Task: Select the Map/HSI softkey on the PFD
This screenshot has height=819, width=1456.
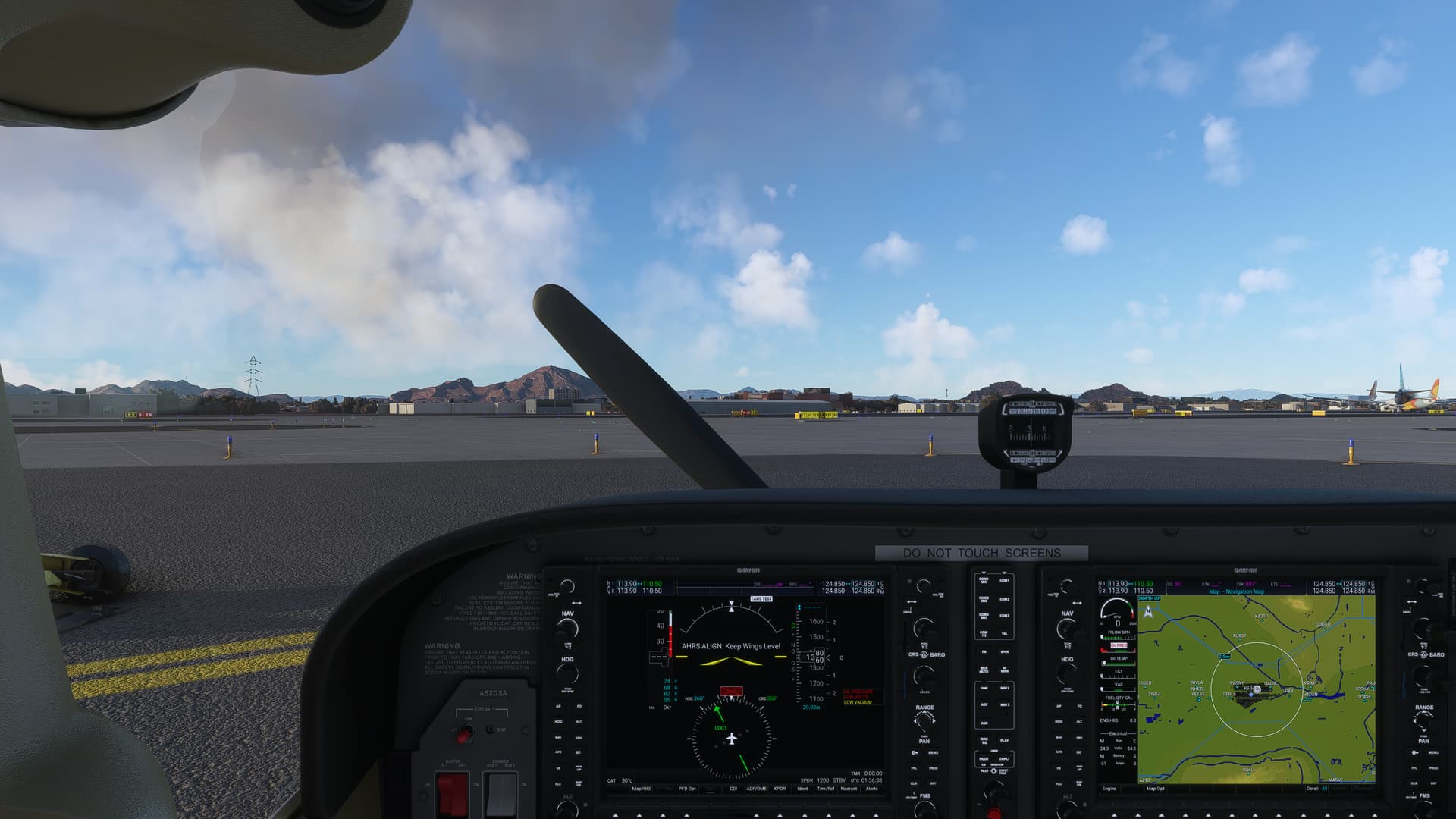Action: (642, 789)
